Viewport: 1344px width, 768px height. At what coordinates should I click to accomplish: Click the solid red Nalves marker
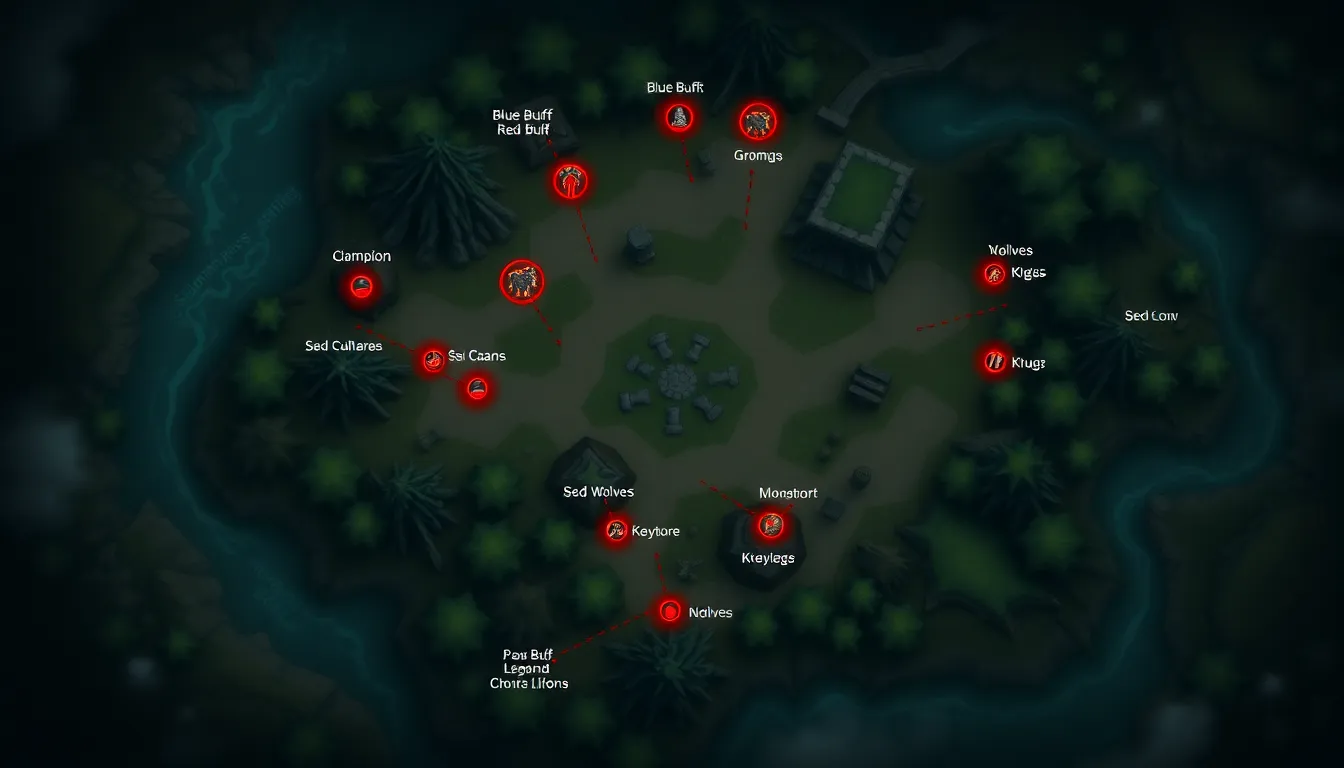[x=669, y=611]
